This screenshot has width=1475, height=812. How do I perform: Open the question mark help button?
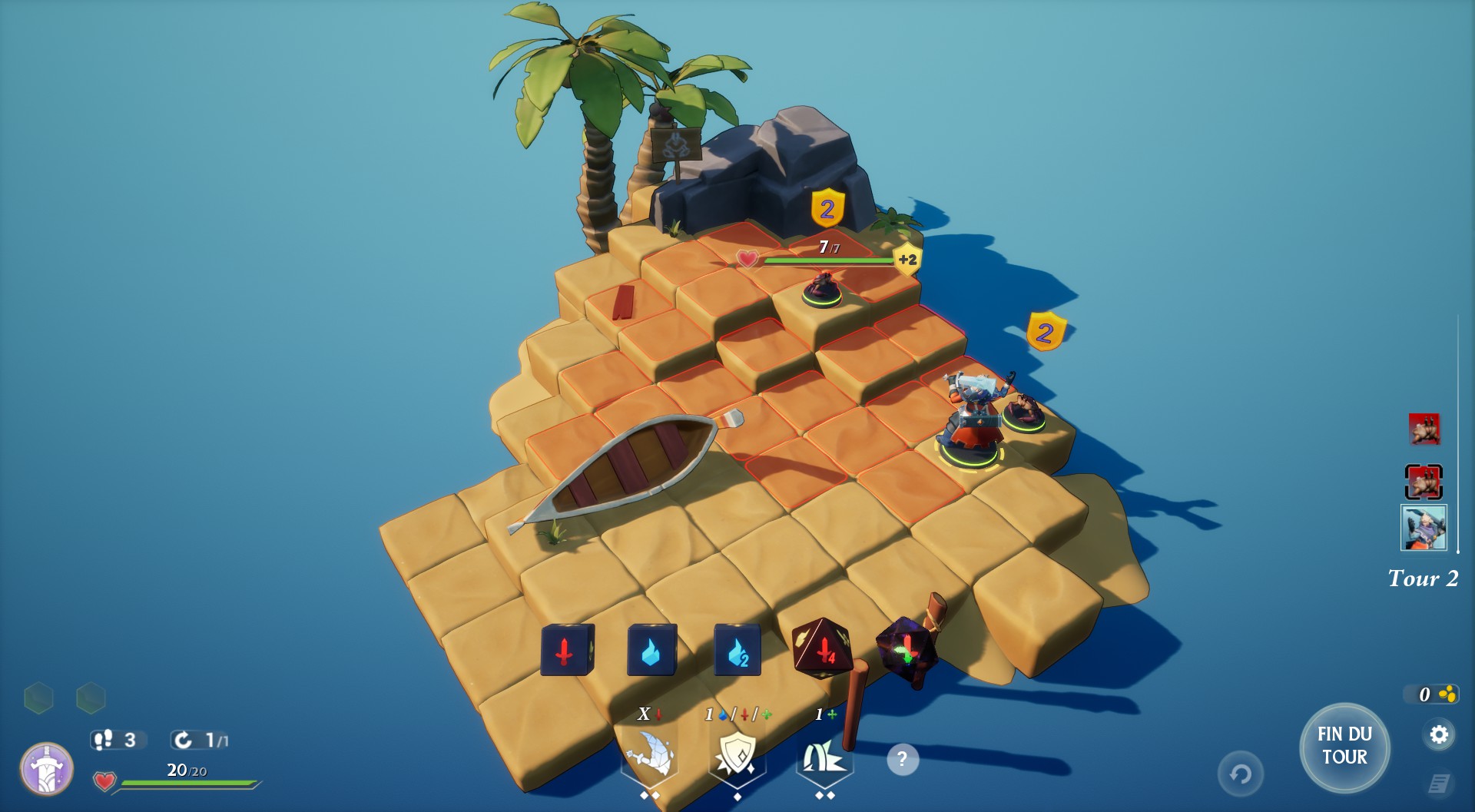click(x=902, y=760)
